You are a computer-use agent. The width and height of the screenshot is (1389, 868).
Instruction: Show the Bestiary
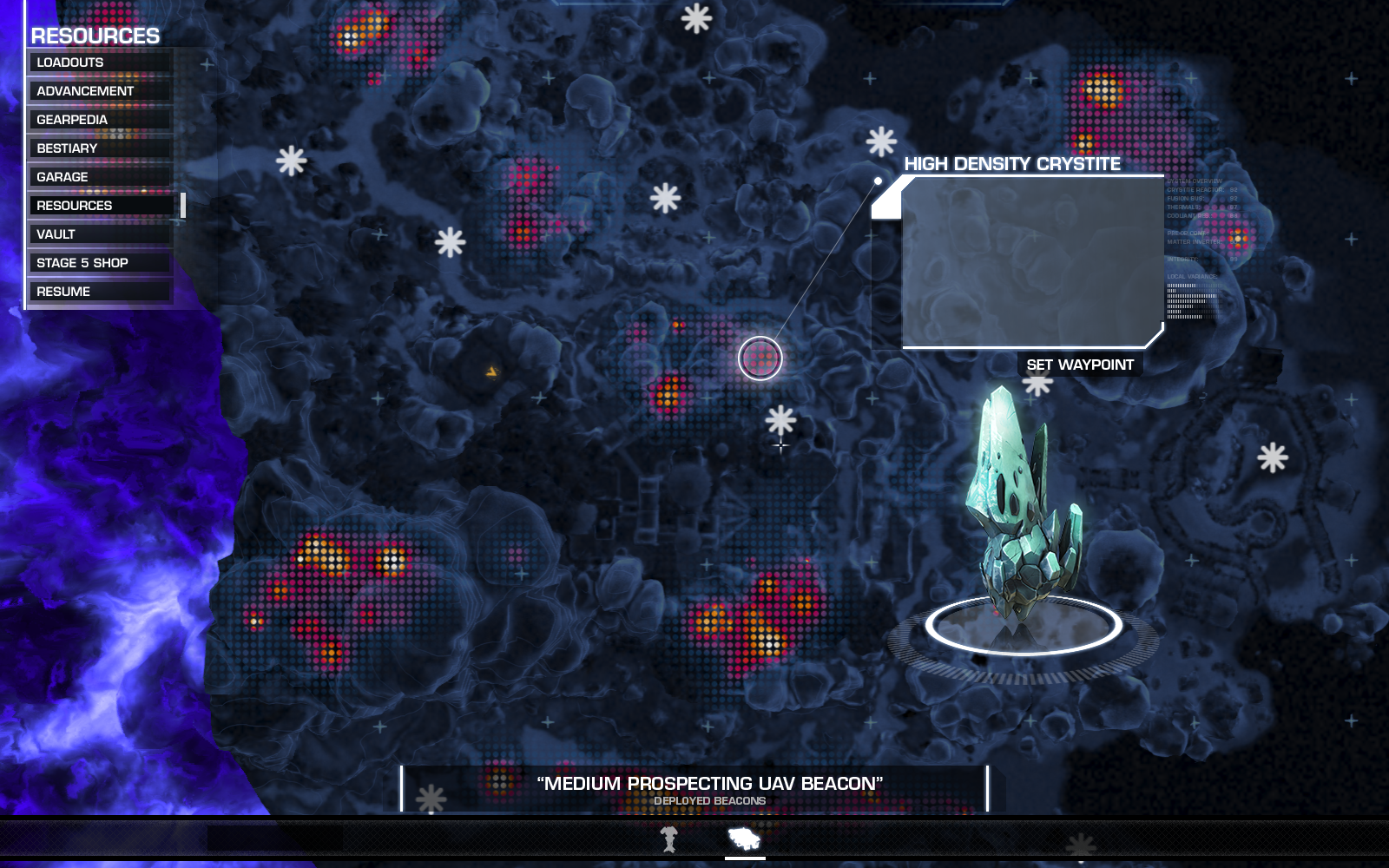coord(101,148)
